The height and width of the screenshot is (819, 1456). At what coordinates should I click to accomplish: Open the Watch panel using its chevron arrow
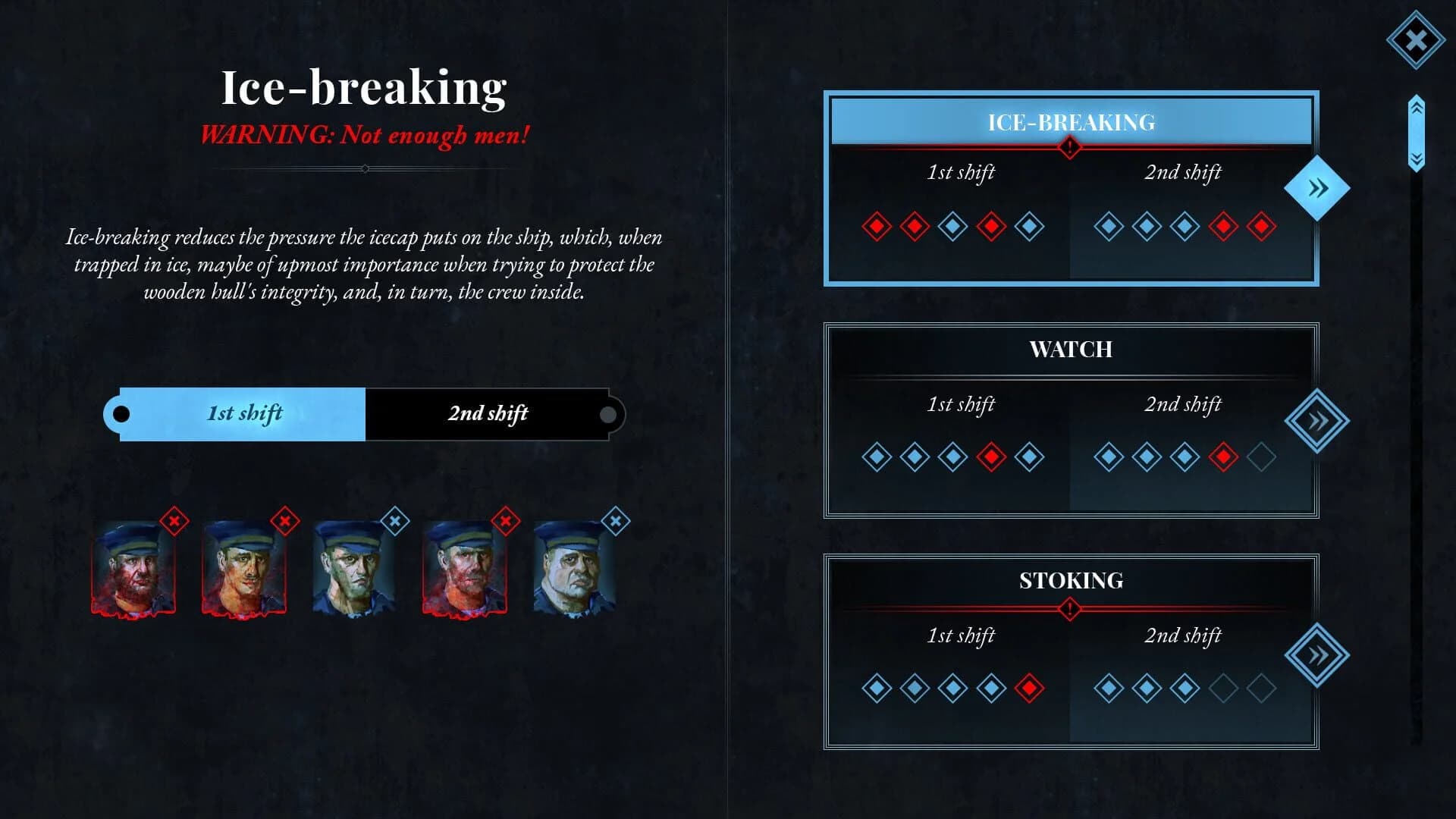click(1318, 419)
